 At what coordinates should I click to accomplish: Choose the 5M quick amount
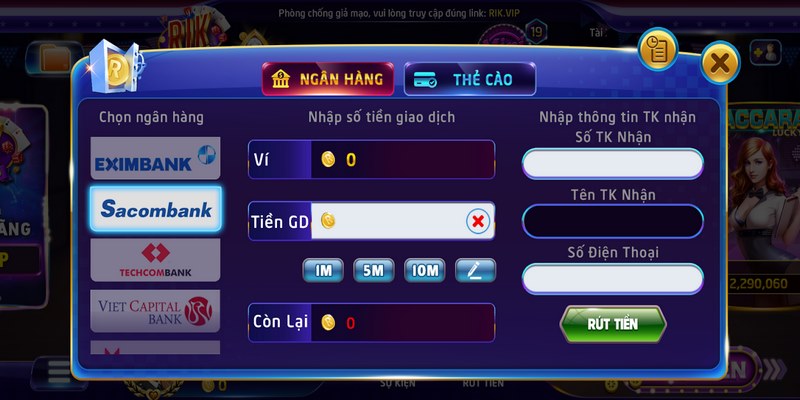coord(373,269)
